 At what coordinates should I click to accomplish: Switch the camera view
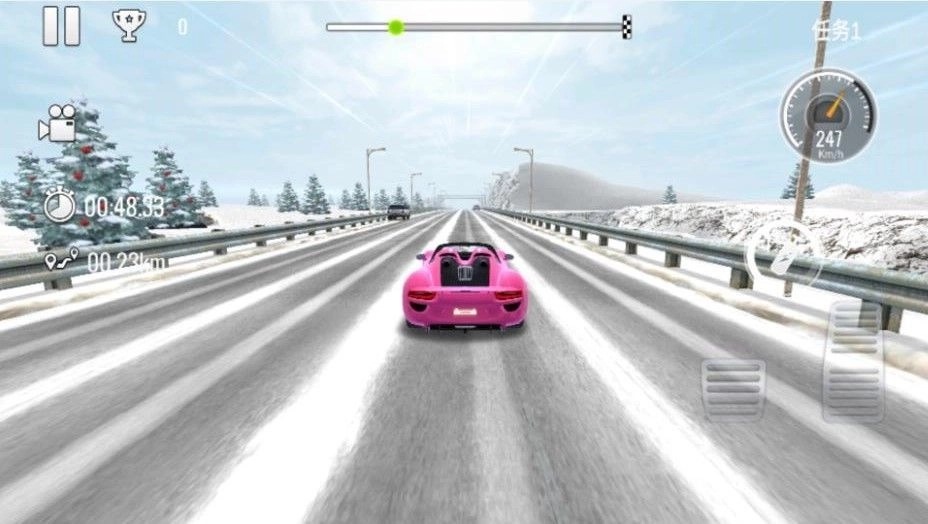click(58, 123)
